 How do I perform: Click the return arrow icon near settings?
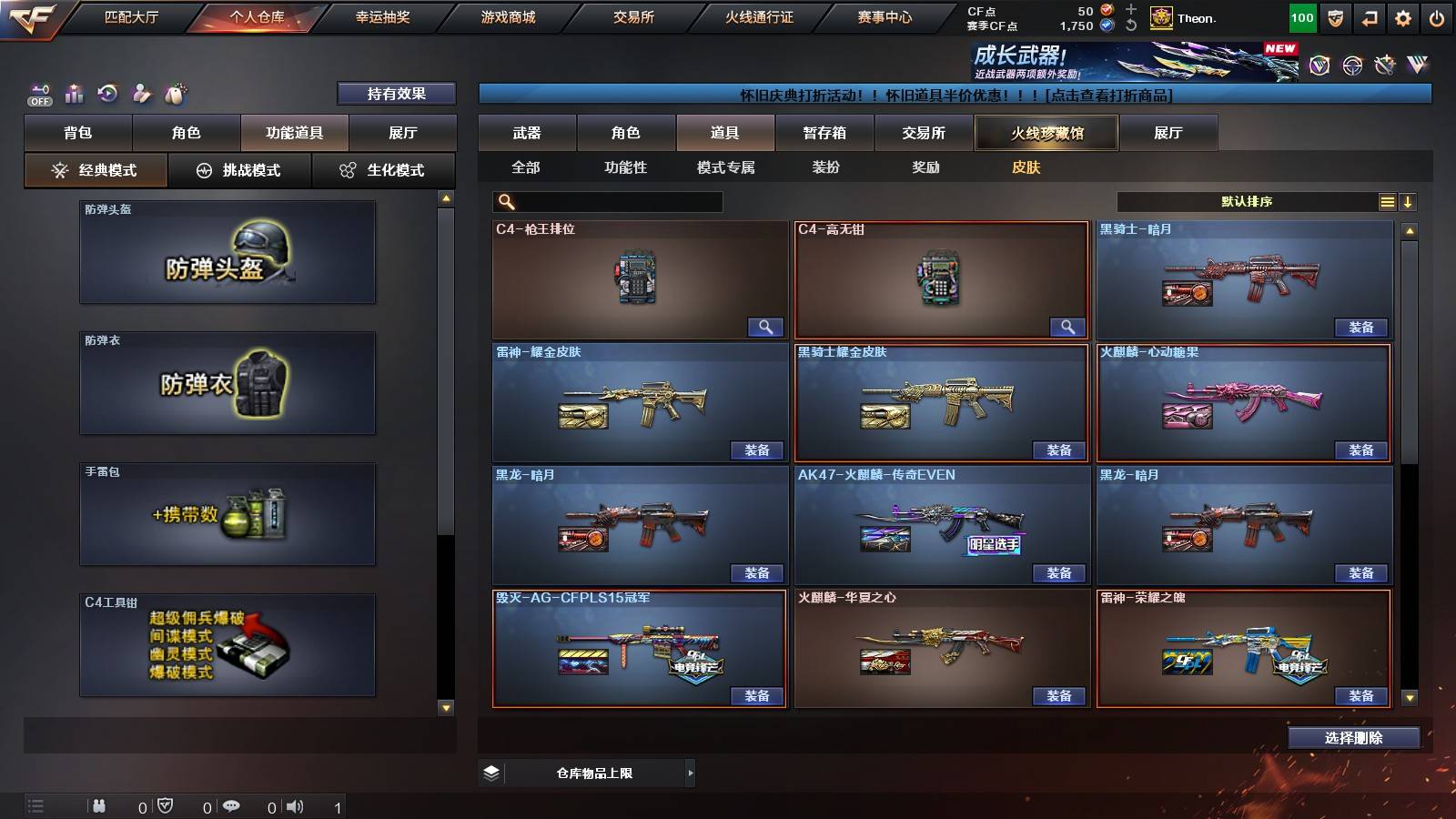[1368, 17]
